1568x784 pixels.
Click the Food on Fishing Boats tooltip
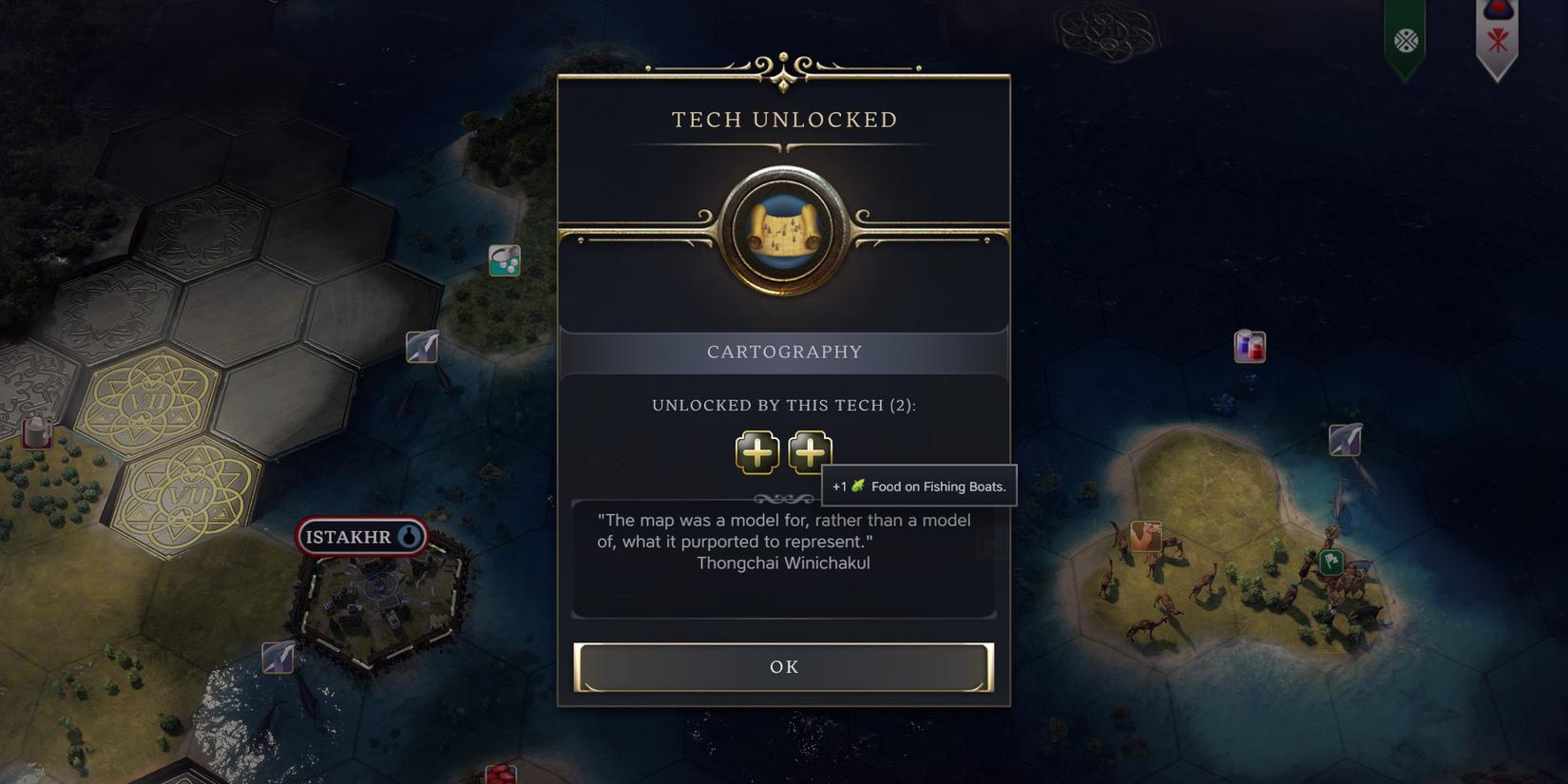click(x=918, y=486)
